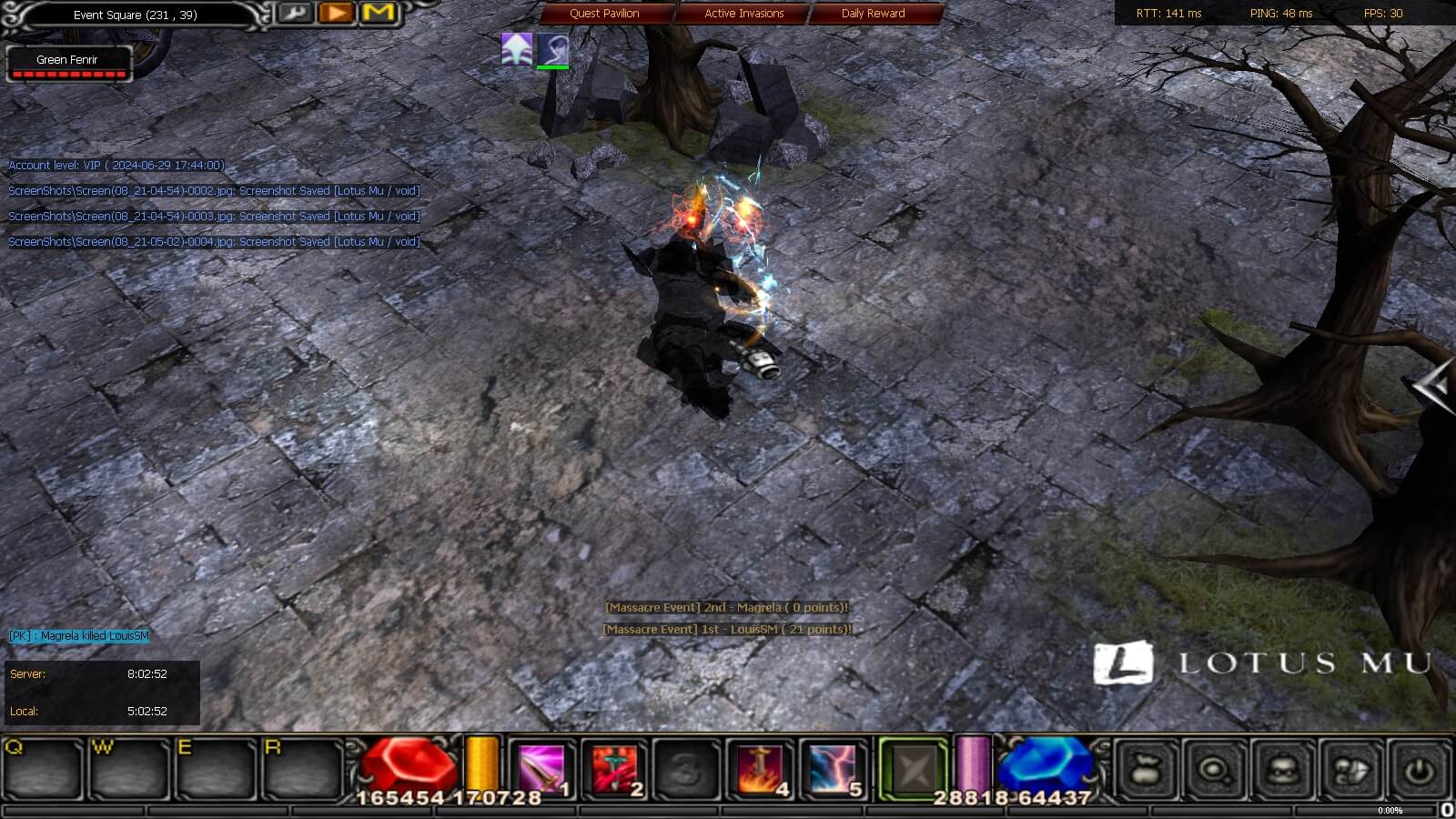
Task: Click the wrench options icon
Action: (296, 14)
